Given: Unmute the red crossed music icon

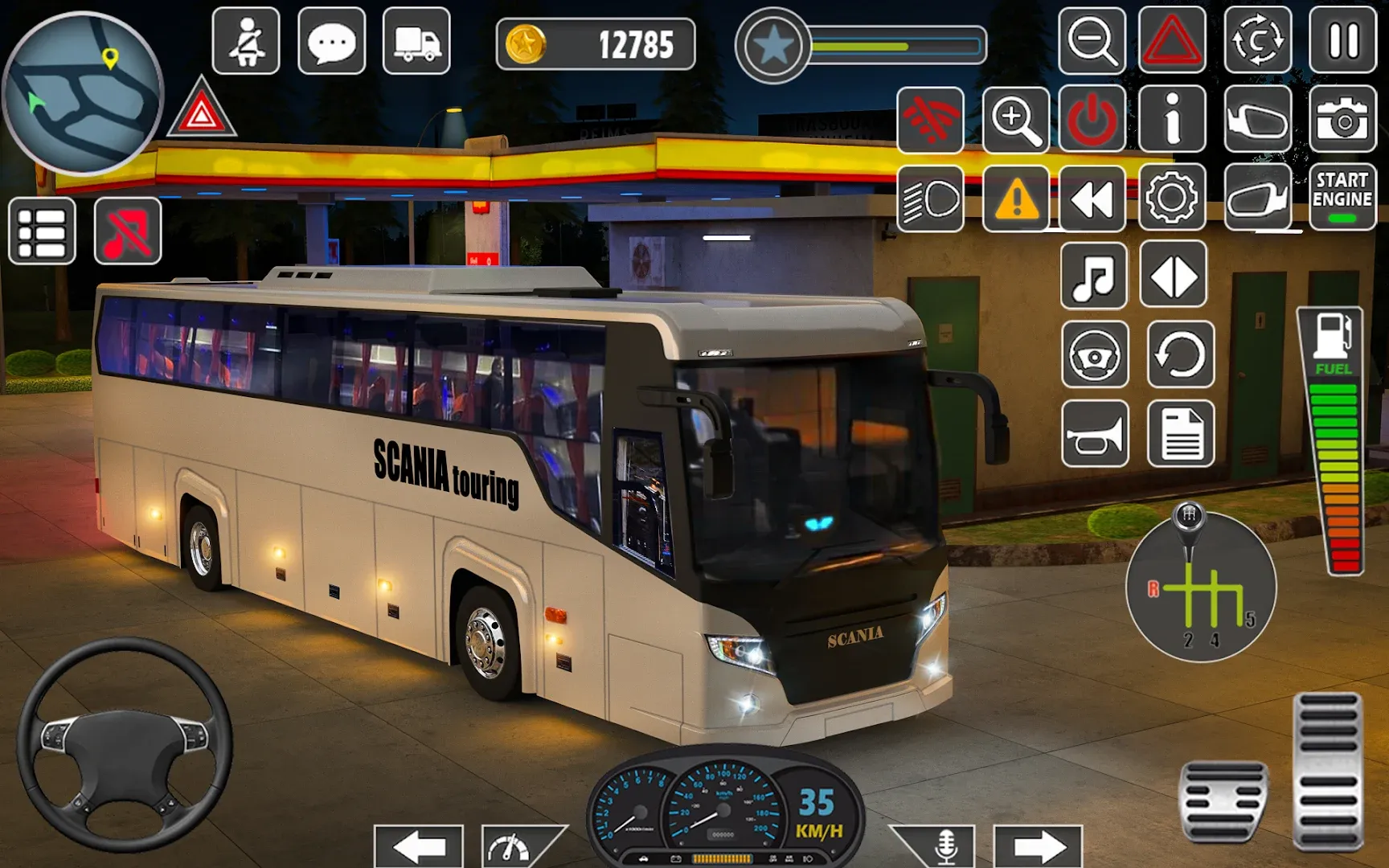Looking at the screenshot, I should [128, 231].
